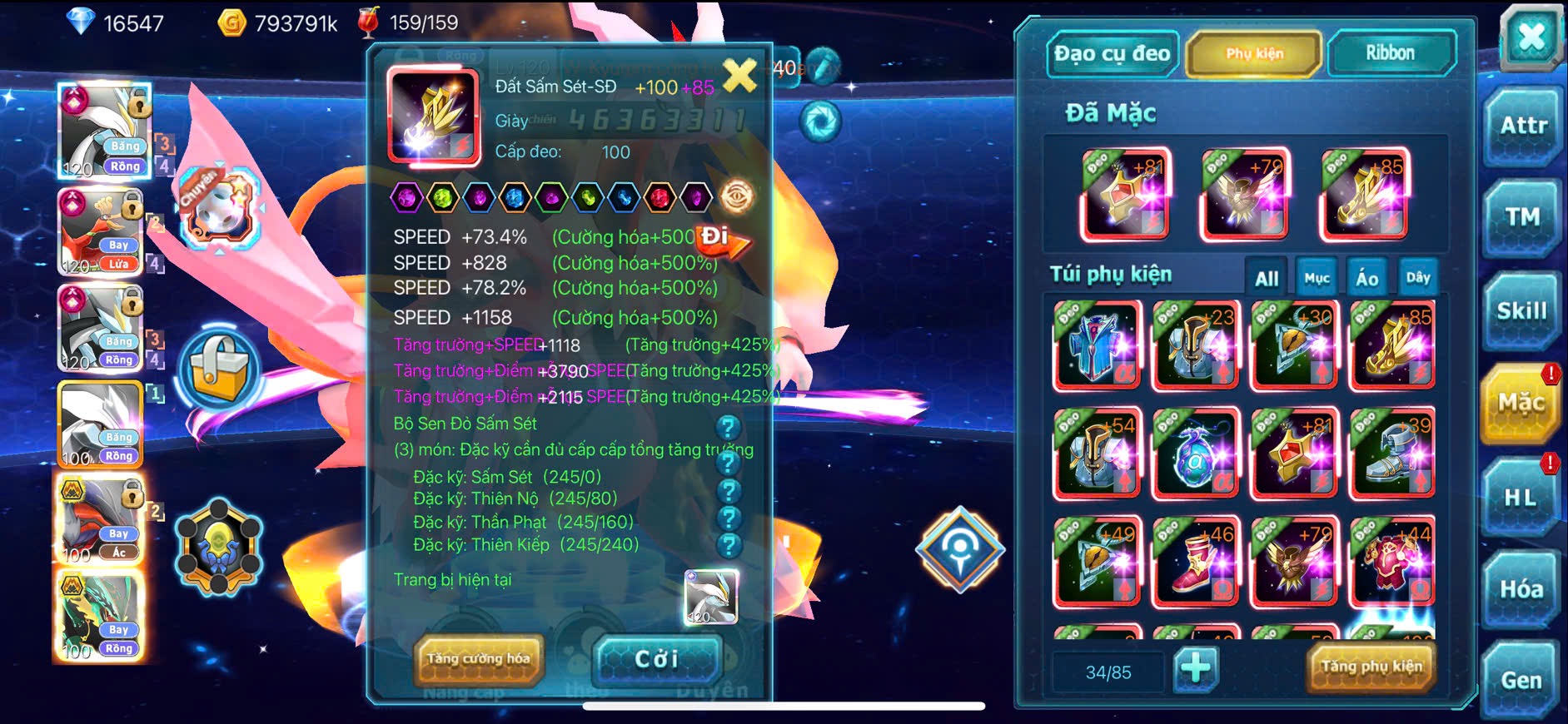This screenshot has width=1568, height=724.
Task: Show All accessories in the bag
Action: (1267, 279)
